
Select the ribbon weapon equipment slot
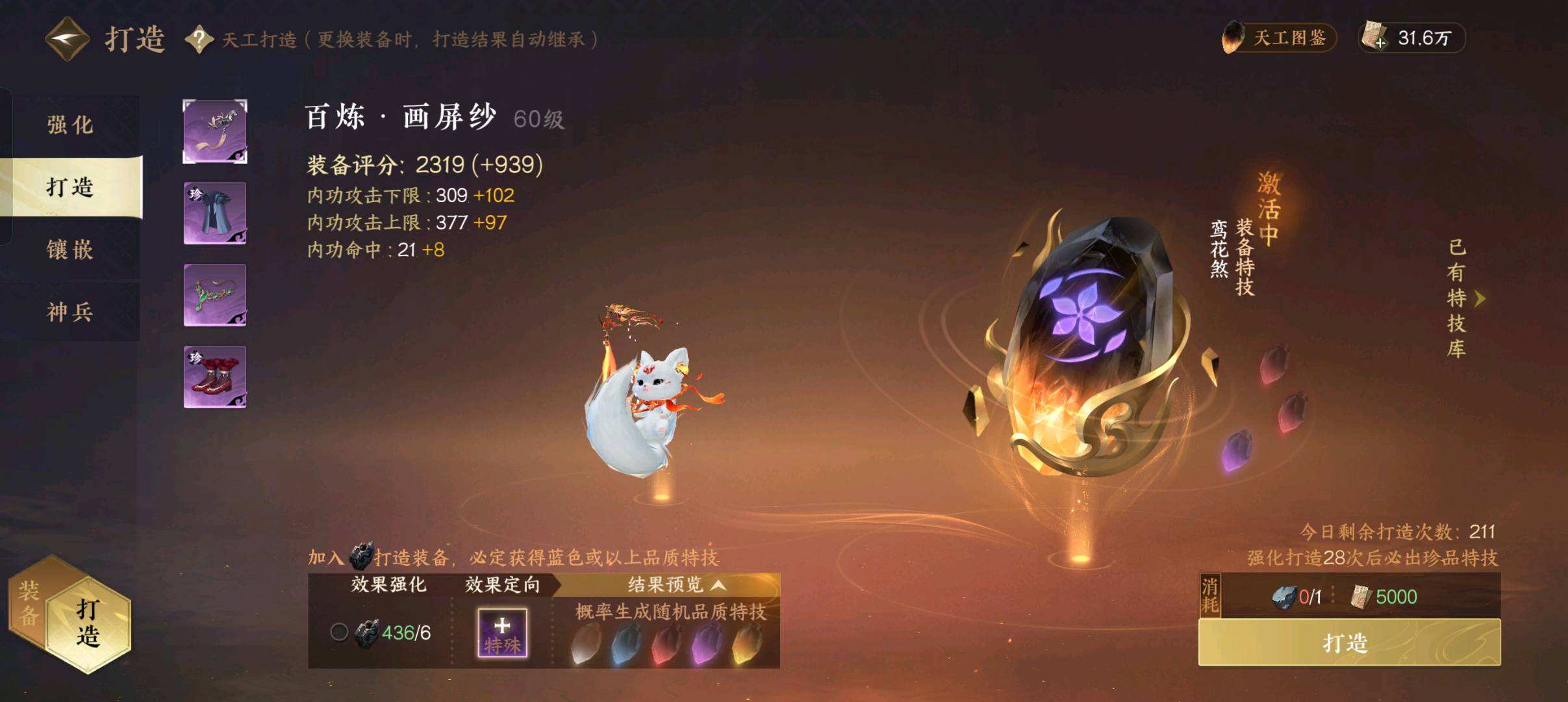point(215,131)
